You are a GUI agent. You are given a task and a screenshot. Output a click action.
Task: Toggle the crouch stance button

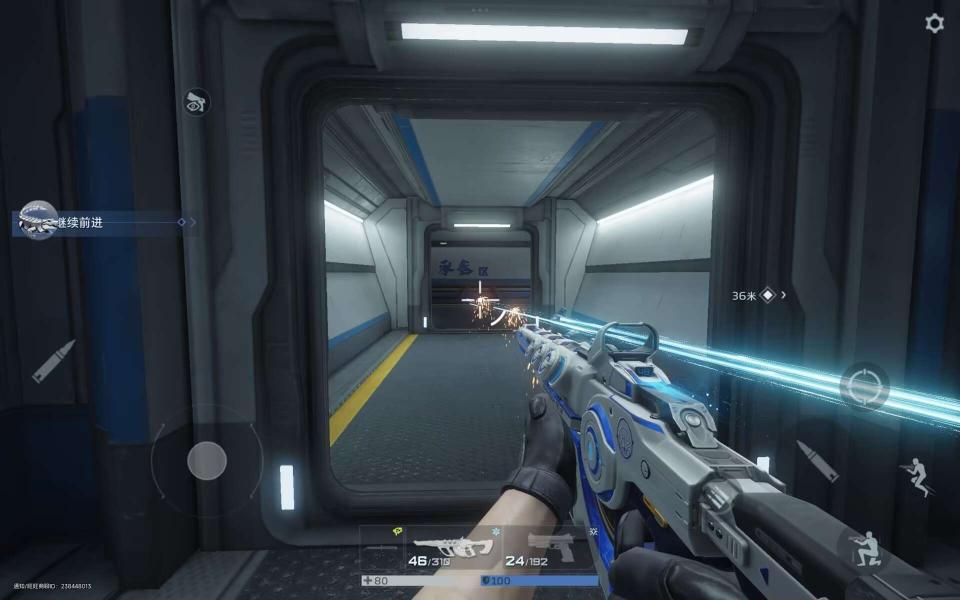coord(860,548)
